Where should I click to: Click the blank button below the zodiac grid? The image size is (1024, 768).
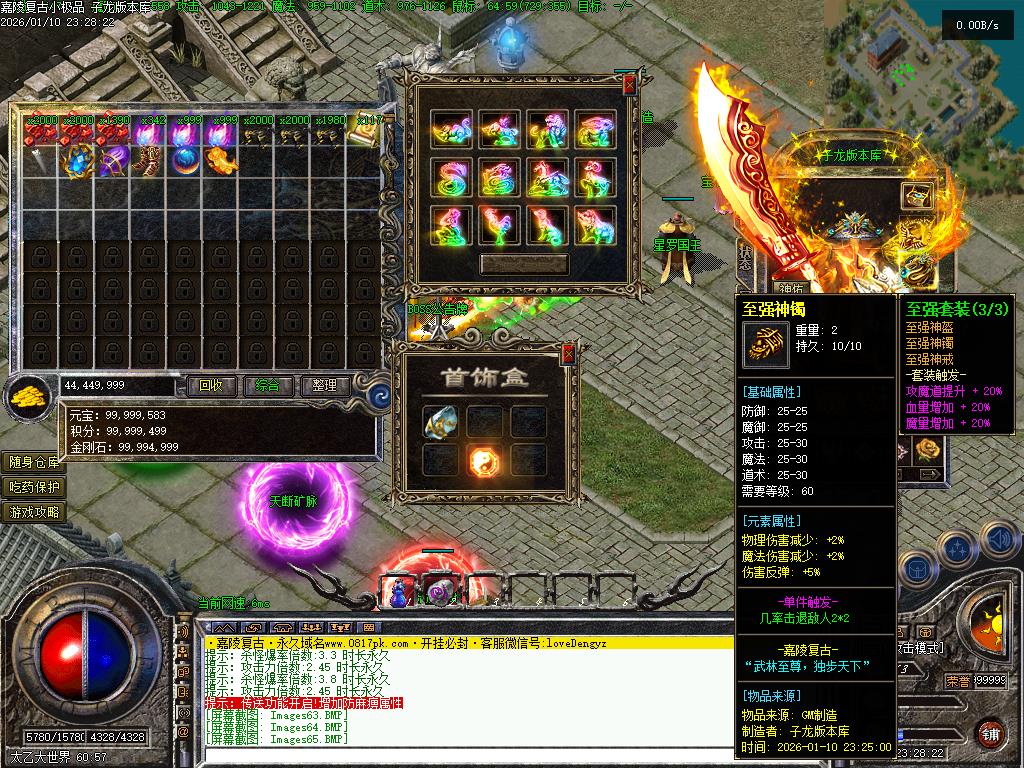tap(523, 264)
